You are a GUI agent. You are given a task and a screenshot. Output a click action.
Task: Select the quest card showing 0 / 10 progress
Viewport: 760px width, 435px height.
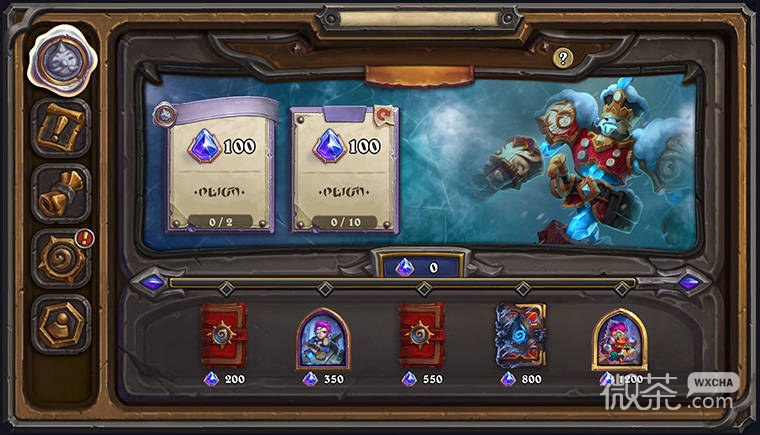344,168
